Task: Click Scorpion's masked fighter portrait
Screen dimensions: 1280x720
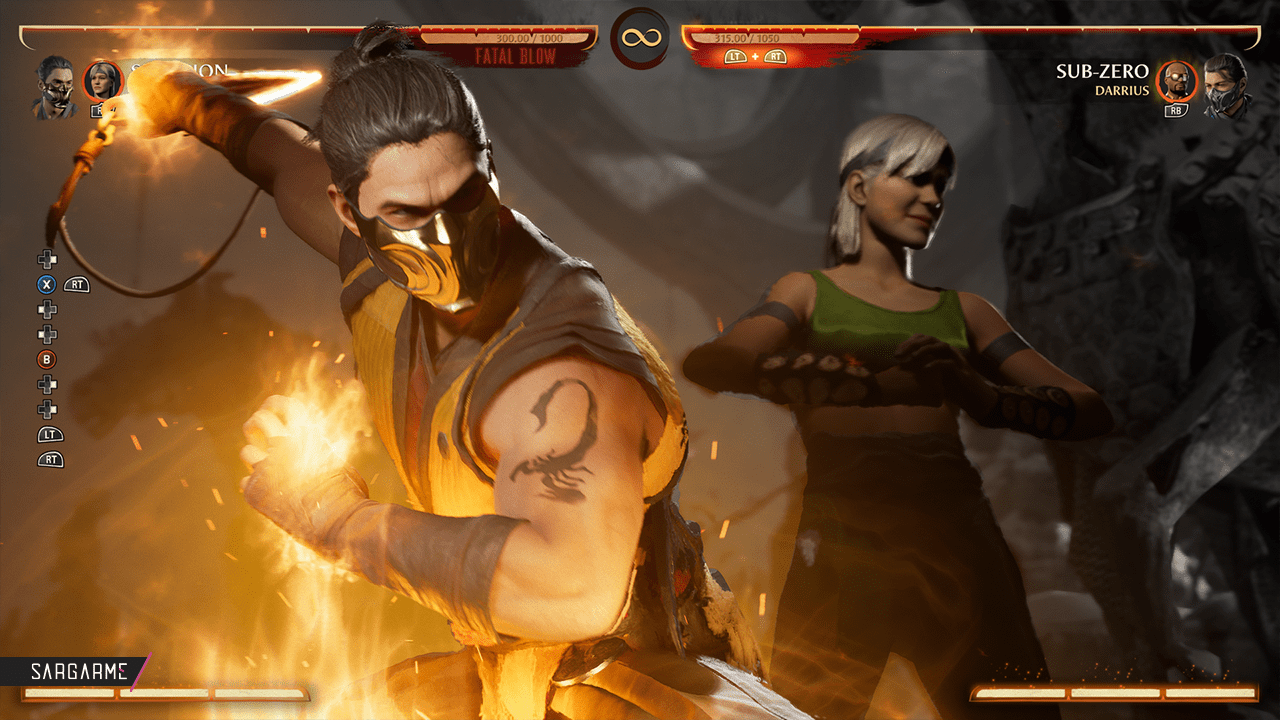Action: click(x=56, y=86)
